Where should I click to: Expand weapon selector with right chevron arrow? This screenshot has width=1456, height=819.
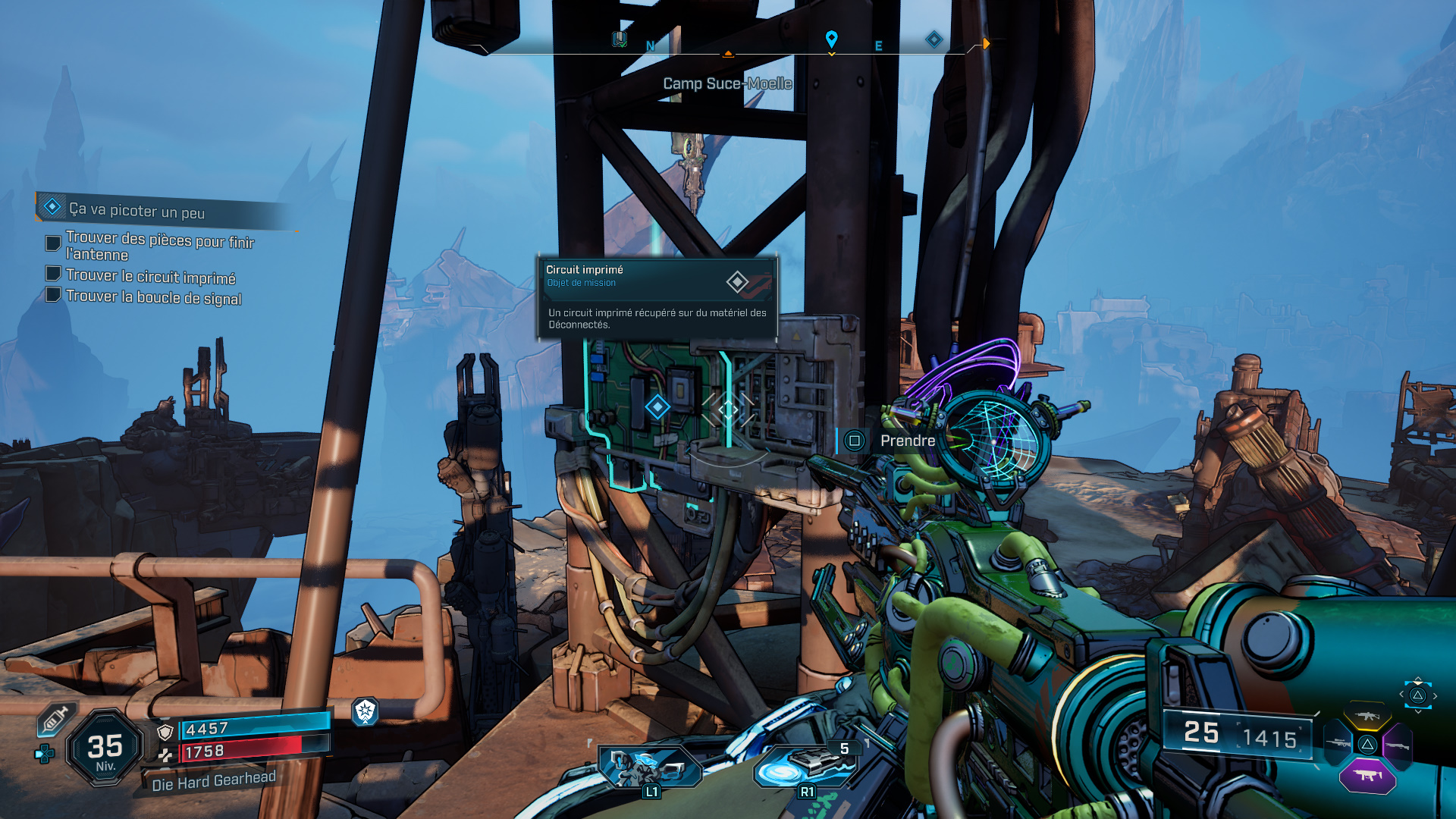(x=1435, y=695)
